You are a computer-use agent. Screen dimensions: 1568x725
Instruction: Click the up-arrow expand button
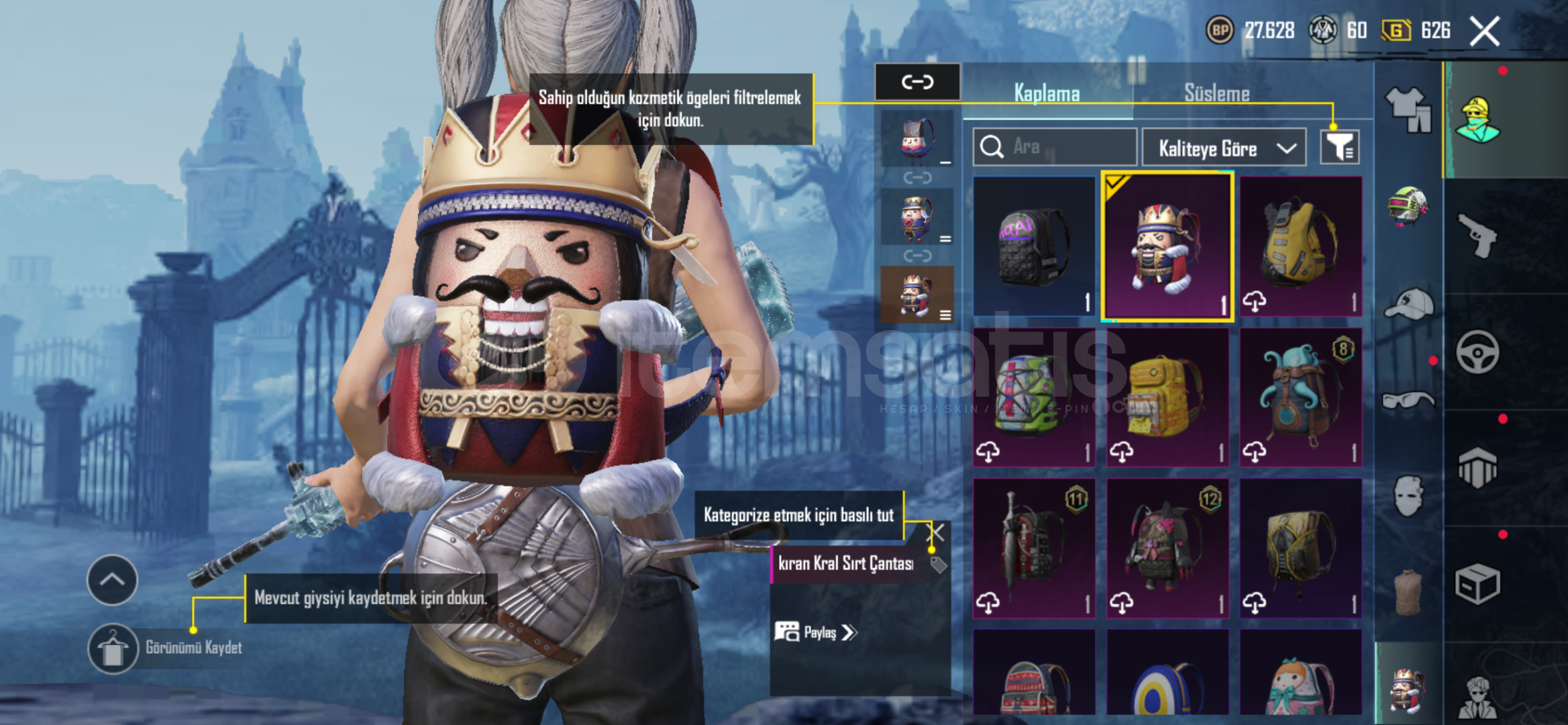click(x=112, y=580)
